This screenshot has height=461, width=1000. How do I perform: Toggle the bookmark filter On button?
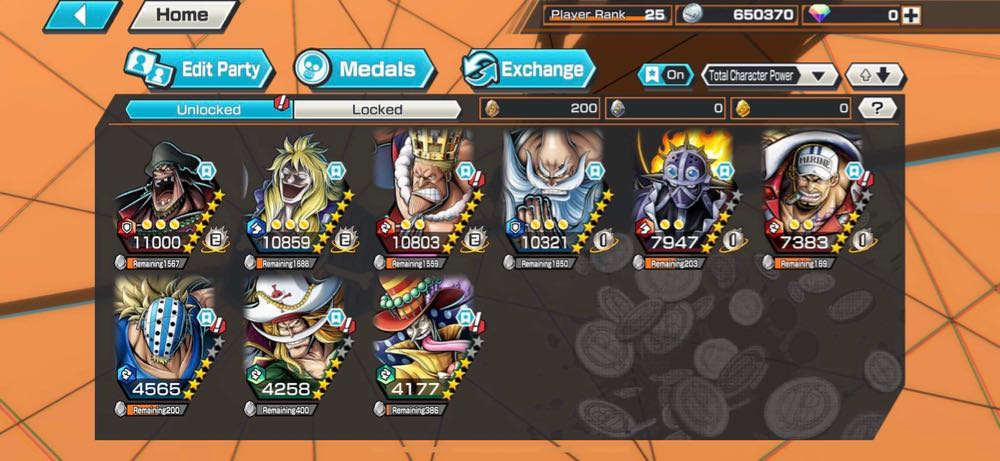click(x=666, y=75)
